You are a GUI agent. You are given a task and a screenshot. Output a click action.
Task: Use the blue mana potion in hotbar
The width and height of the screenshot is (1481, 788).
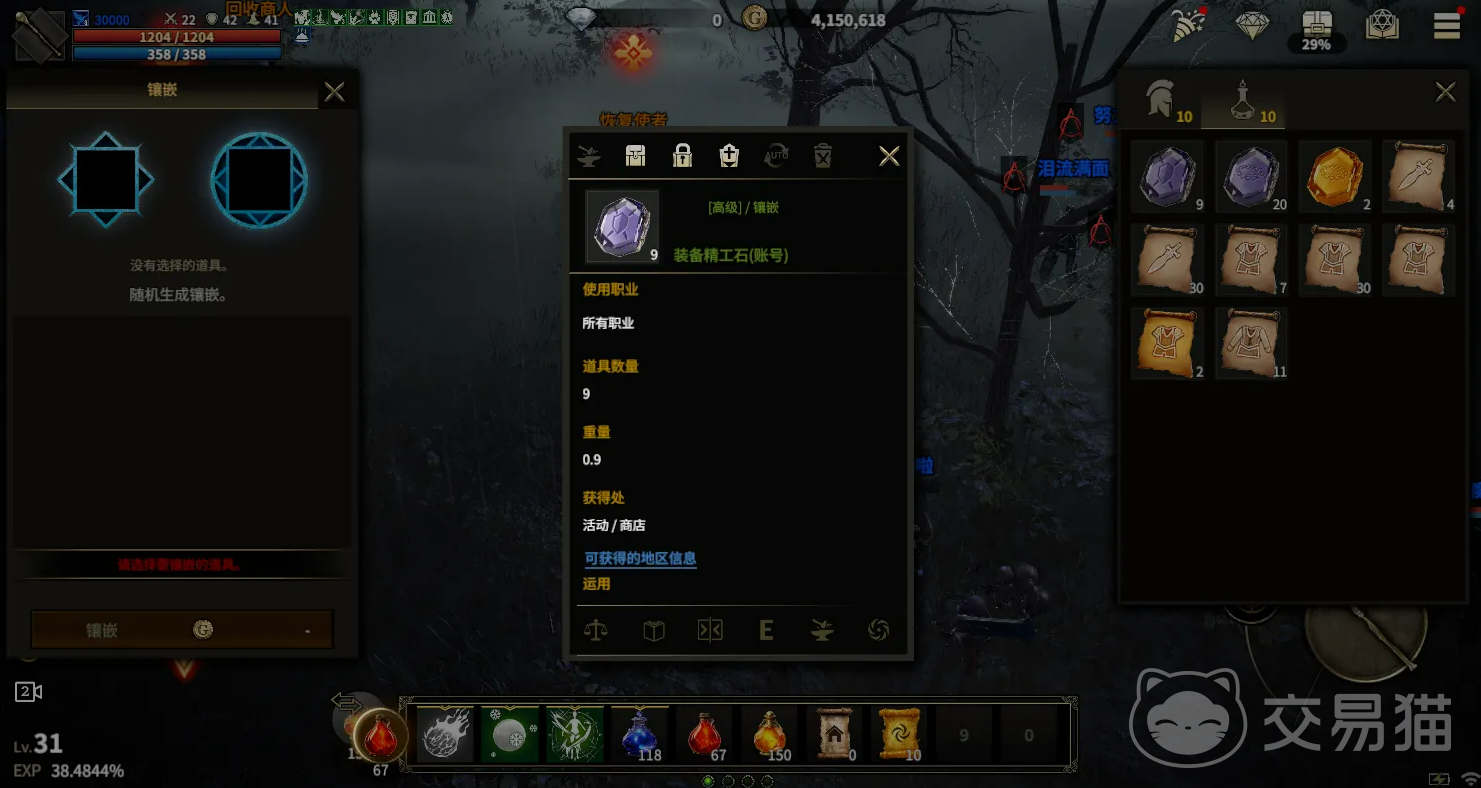[640, 735]
